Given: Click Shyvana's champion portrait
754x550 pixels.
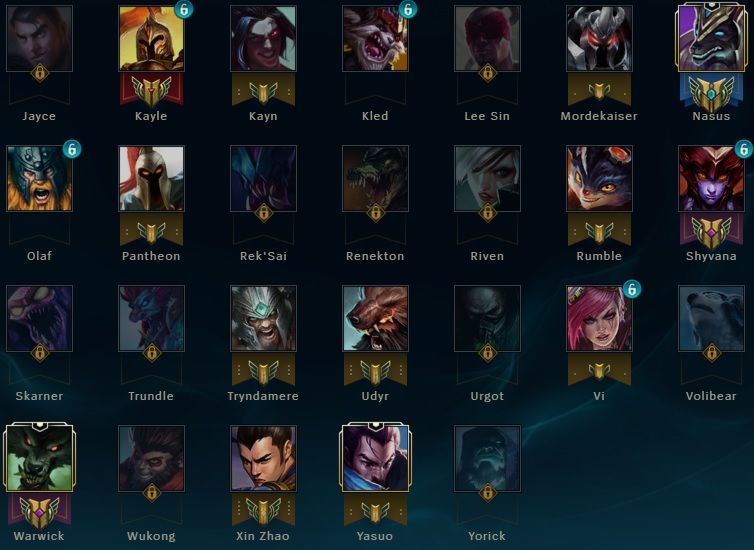Looking at the screenshot, I should (711, 178).
